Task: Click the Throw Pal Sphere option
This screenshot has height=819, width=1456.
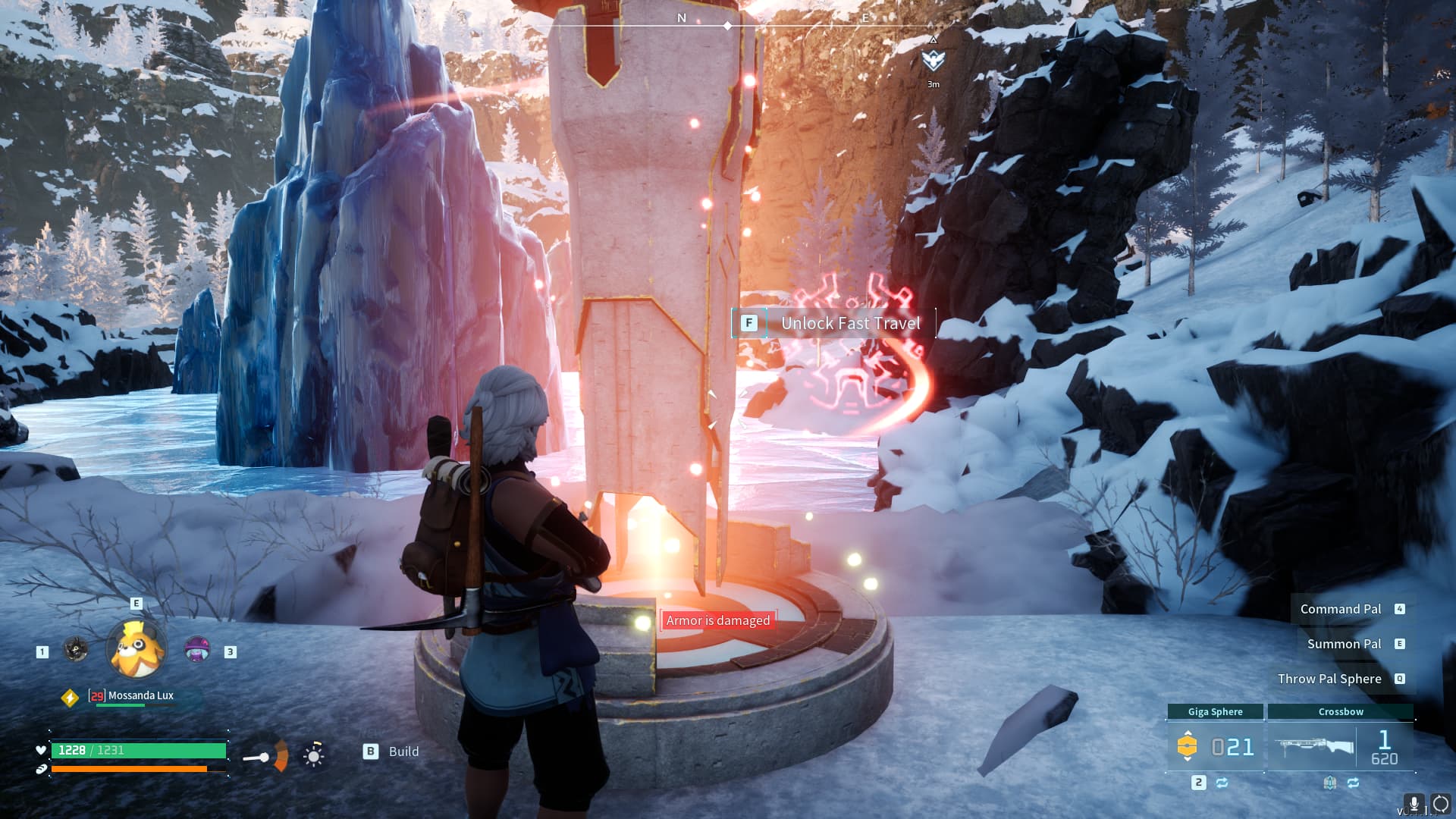Action: pos(1329,679)
